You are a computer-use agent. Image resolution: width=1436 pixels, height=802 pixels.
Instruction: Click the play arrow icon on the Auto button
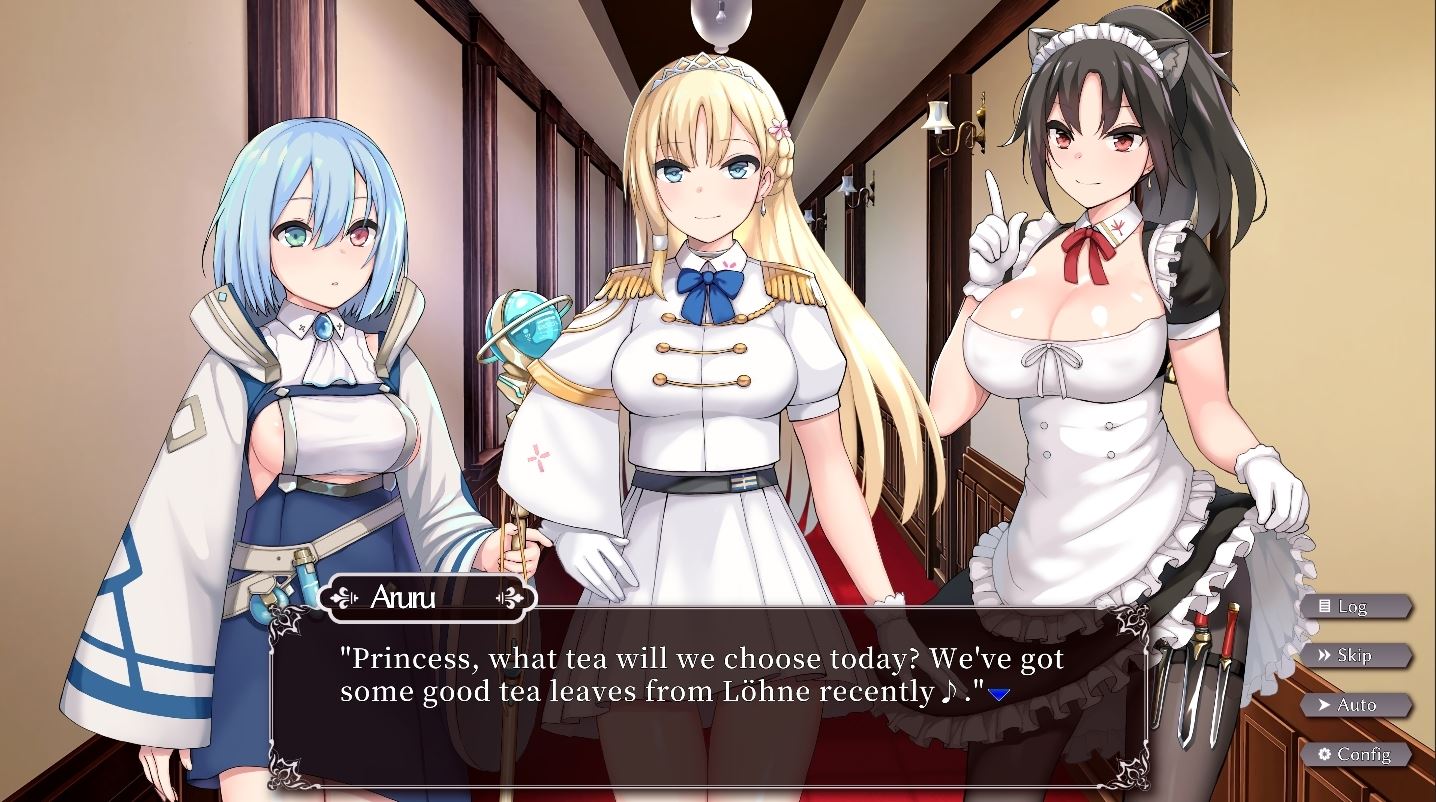[x=1325, y=704]
